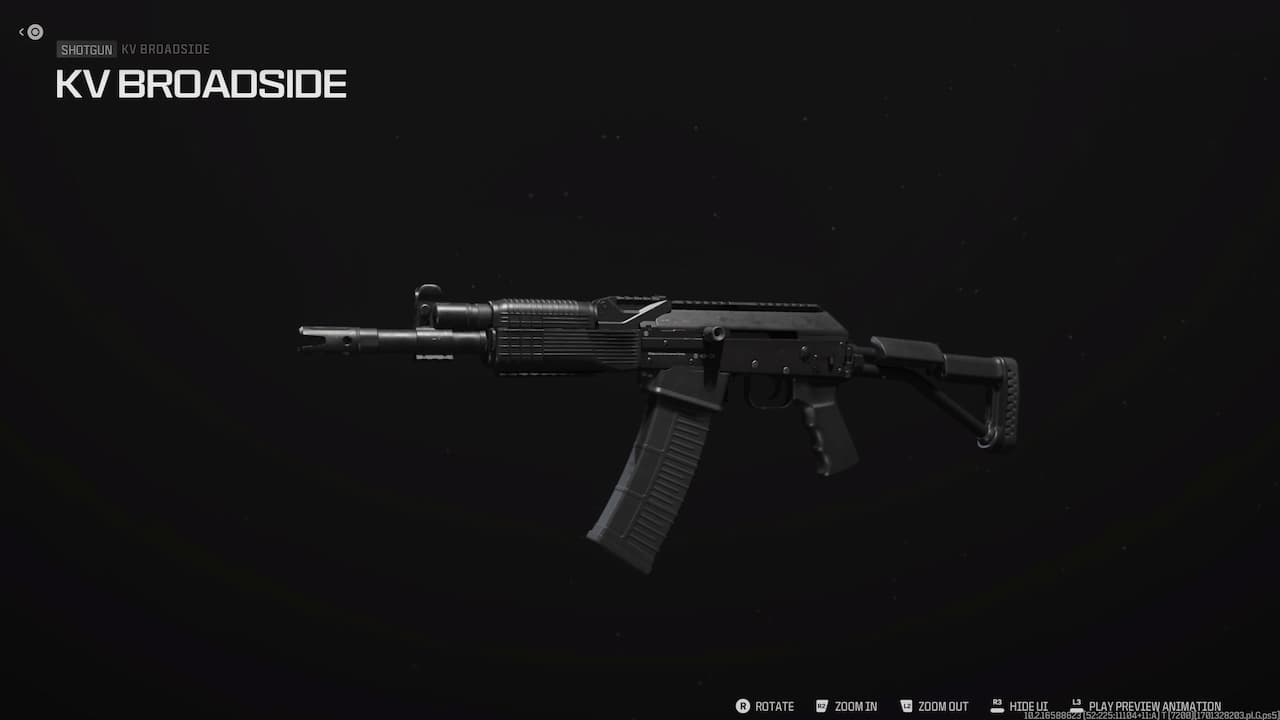
Task: Click the circular emblem icon in top-left
Action: tap(36, 32)
